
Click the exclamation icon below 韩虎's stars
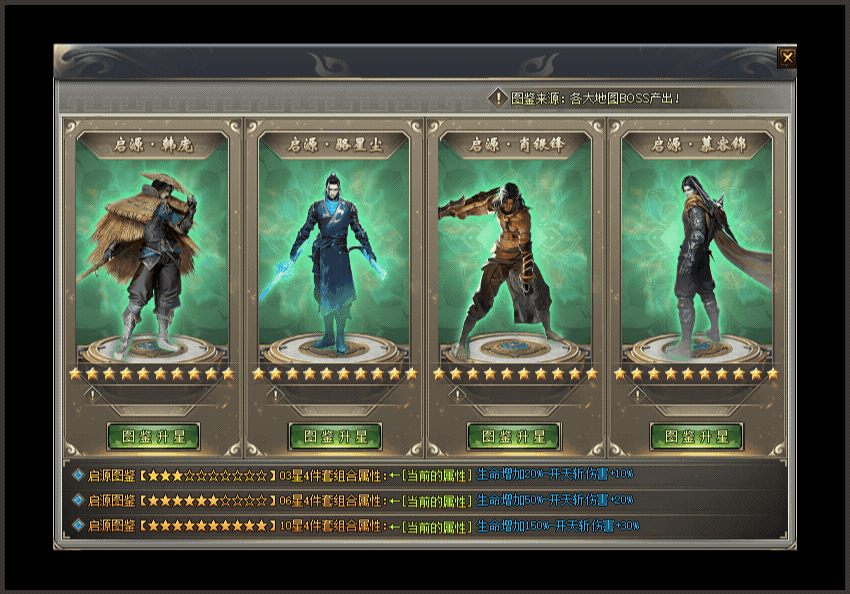pos(91,395)
